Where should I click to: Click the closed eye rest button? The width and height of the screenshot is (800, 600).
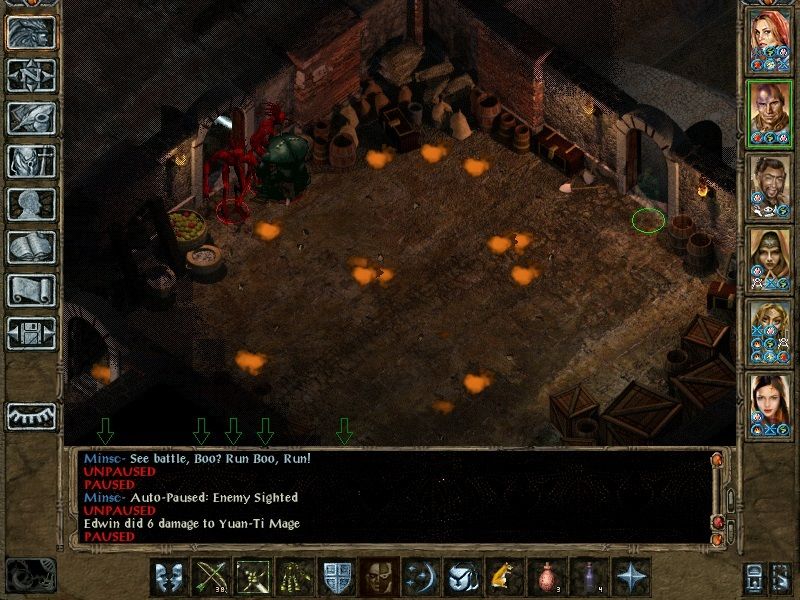click(x=31, y=415)
